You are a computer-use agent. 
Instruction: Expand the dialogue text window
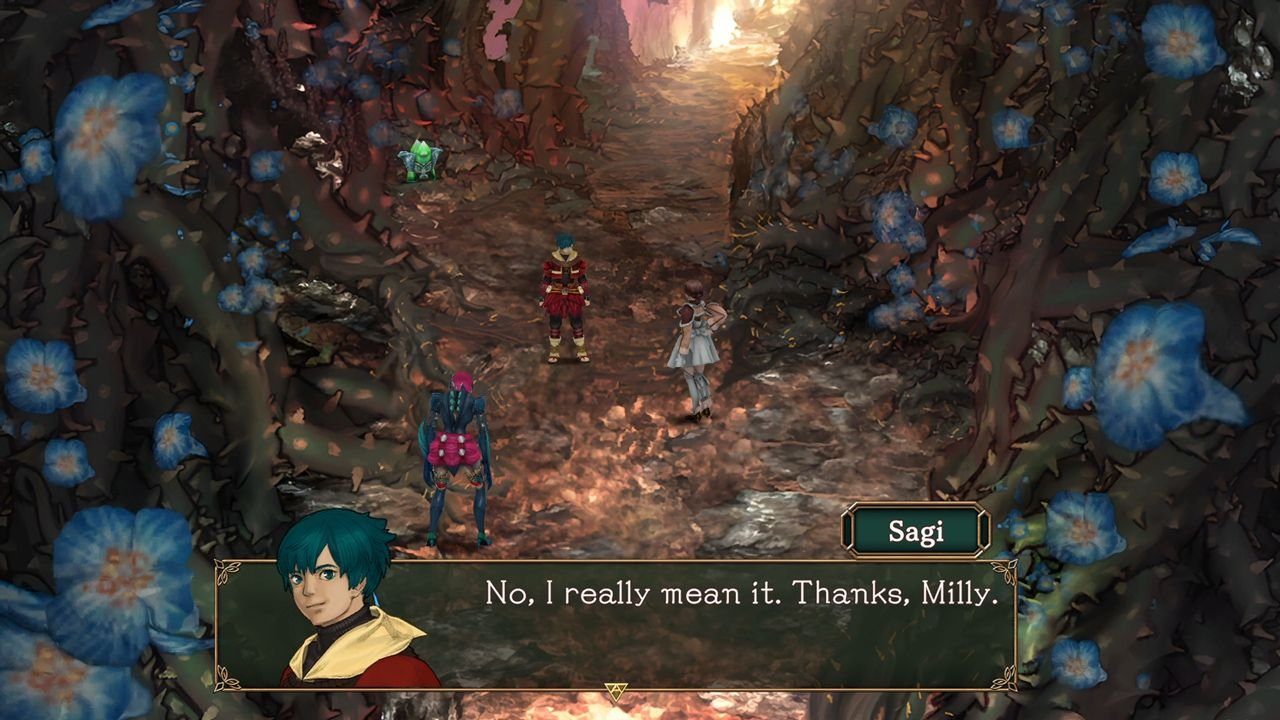tap(640, 630)
